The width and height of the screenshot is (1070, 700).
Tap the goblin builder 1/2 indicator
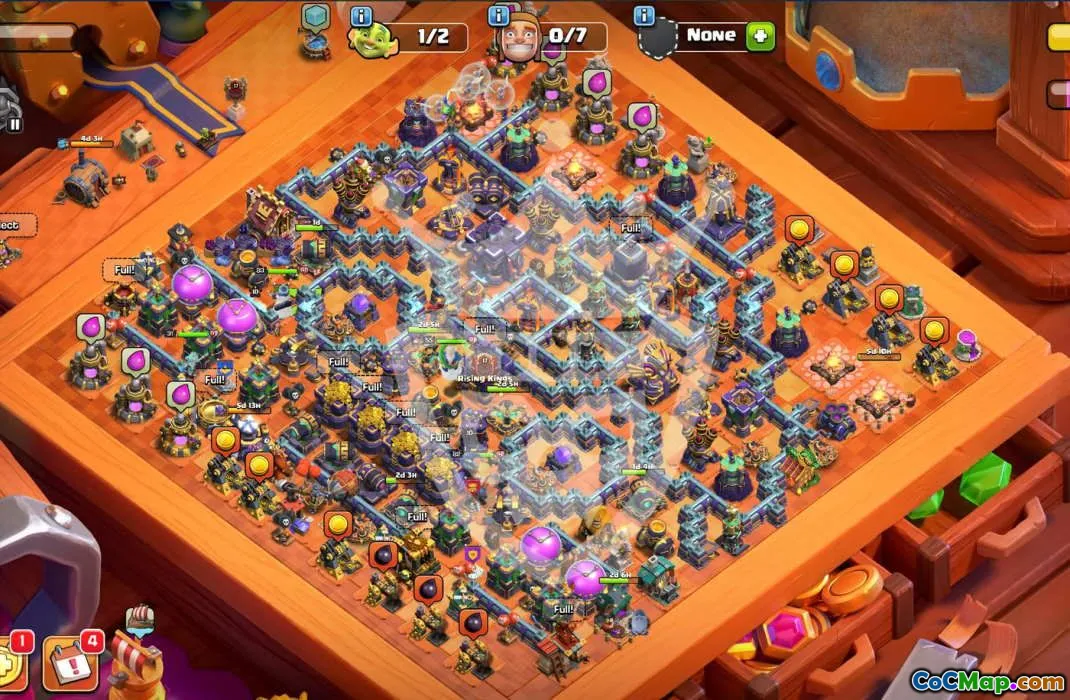click(420, 38)
